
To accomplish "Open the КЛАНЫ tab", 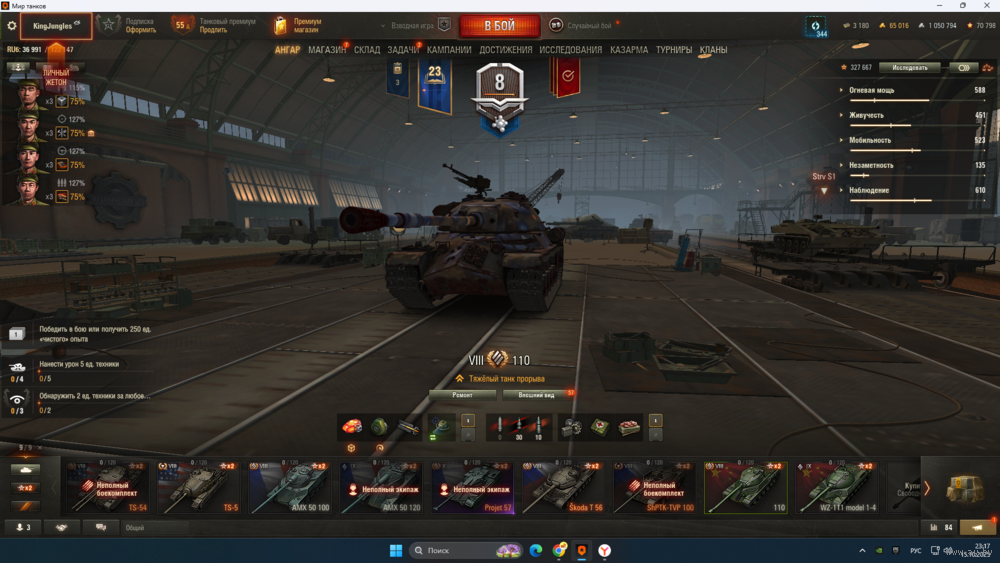I will [x=713, y=50].
